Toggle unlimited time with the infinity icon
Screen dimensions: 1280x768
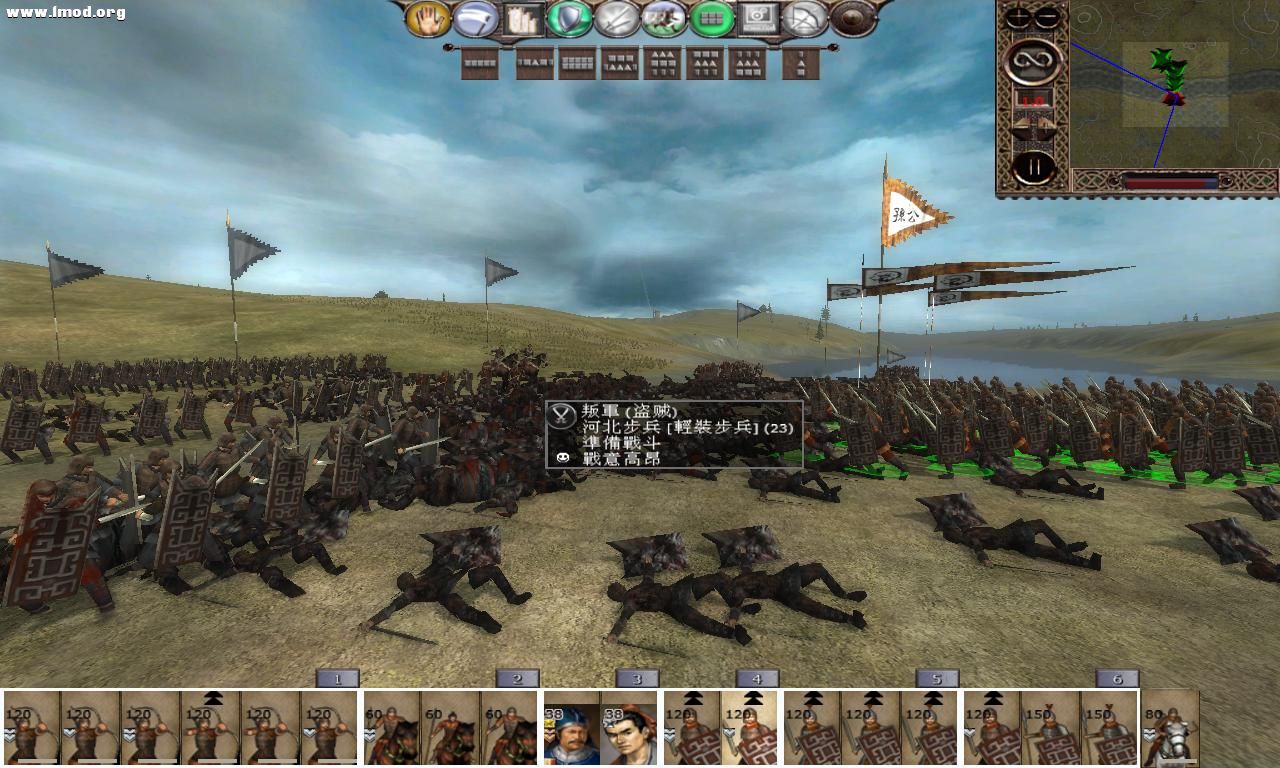(1031, 60)
